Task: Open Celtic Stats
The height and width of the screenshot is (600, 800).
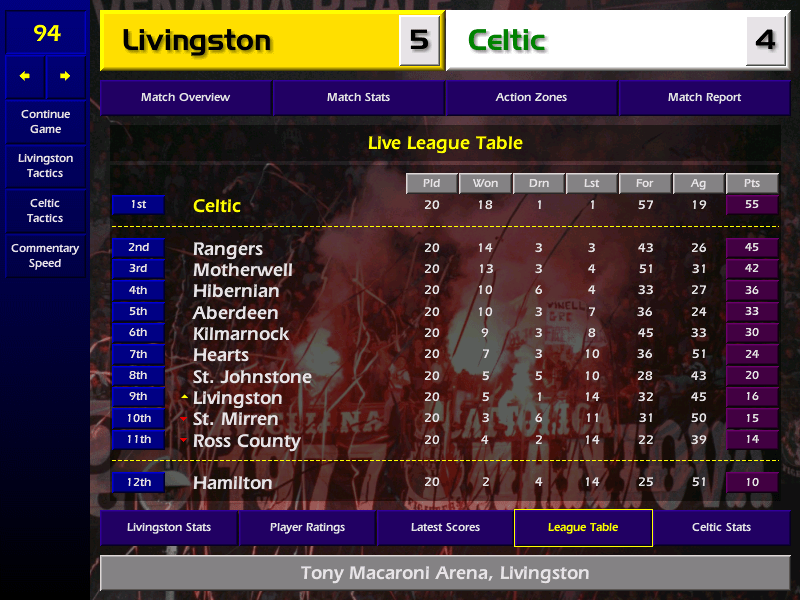Action: (721, 527)
